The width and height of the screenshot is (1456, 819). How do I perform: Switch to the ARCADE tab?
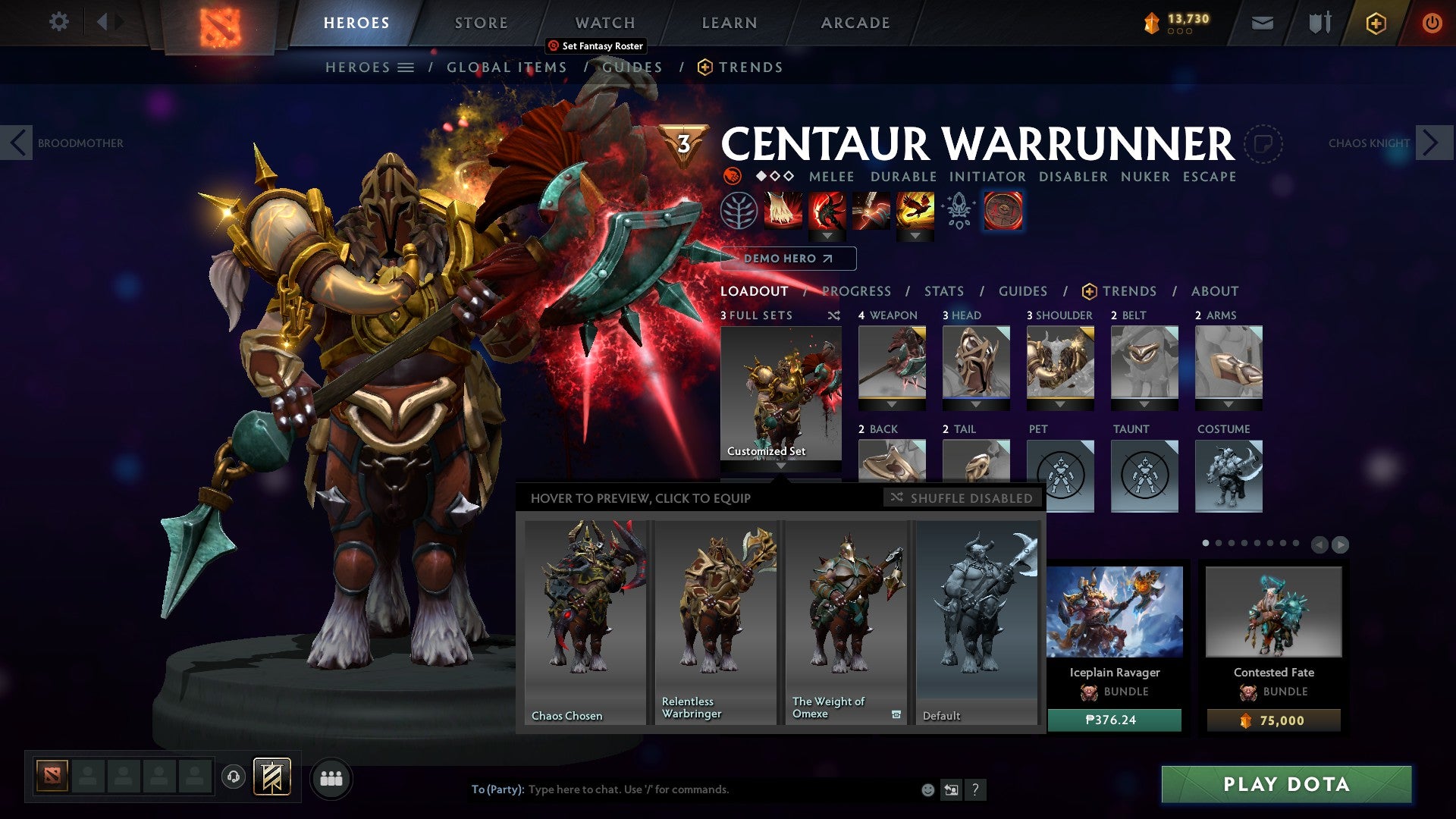pyautogui.click(x=855, y=22)
